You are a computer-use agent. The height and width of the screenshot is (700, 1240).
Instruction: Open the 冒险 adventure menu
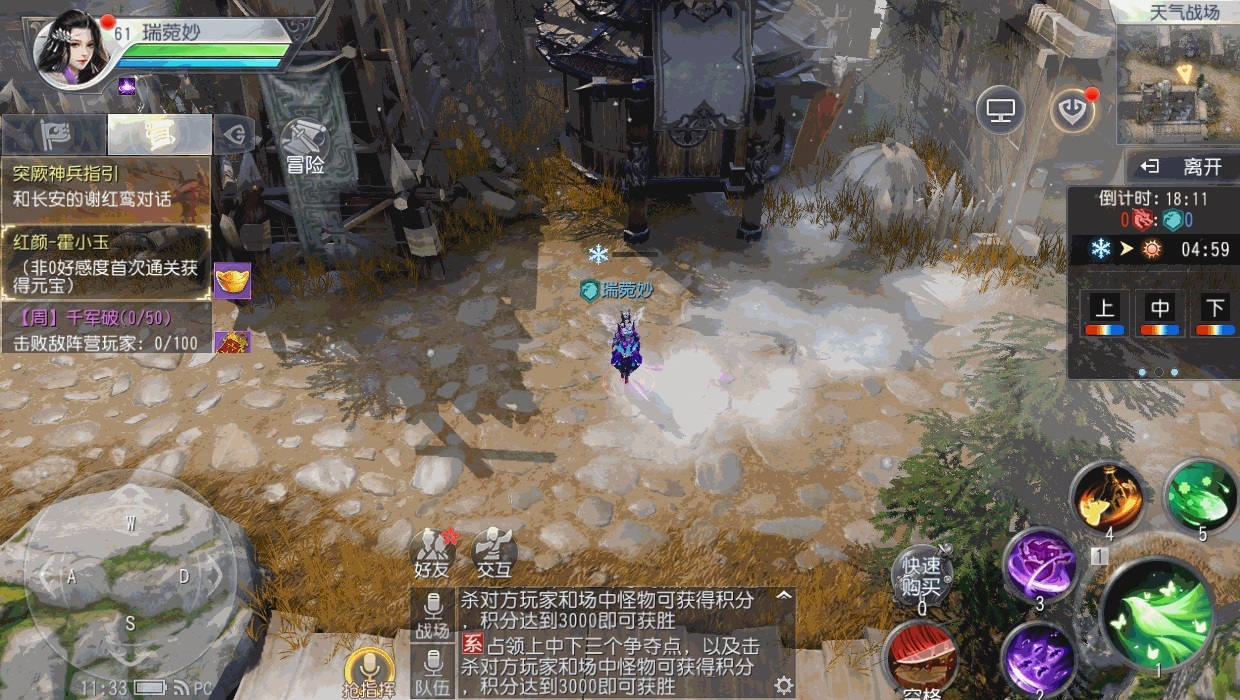pos(304,147)
